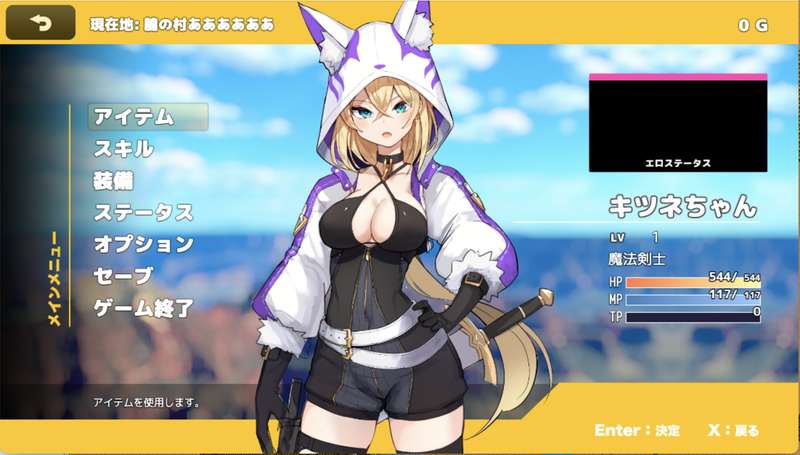This screenshot has width=800, height=455.
Task: Go to オプション settings
Action: 143,244
